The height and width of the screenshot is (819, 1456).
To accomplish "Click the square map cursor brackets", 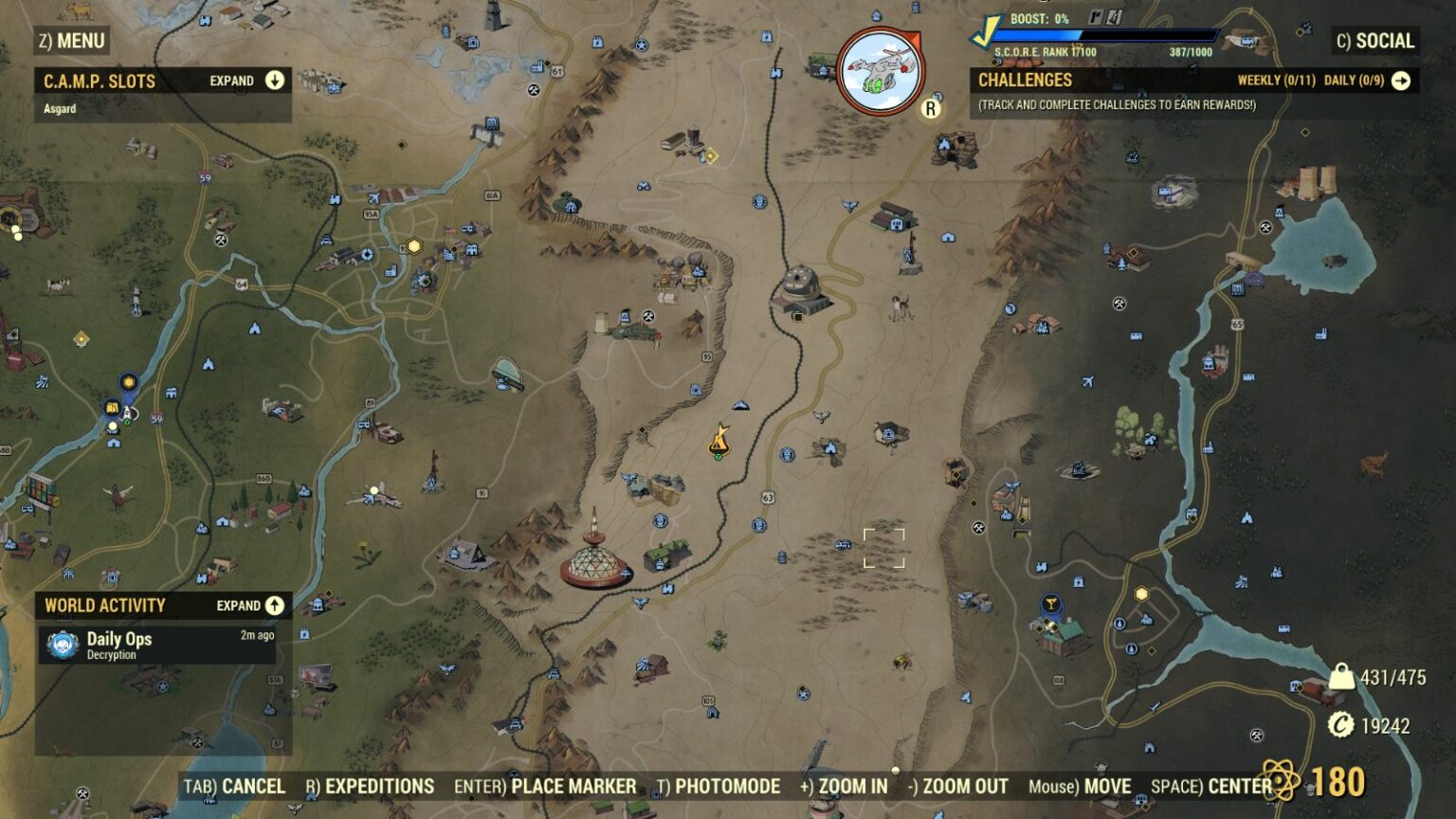I will [x=883, y=547].
